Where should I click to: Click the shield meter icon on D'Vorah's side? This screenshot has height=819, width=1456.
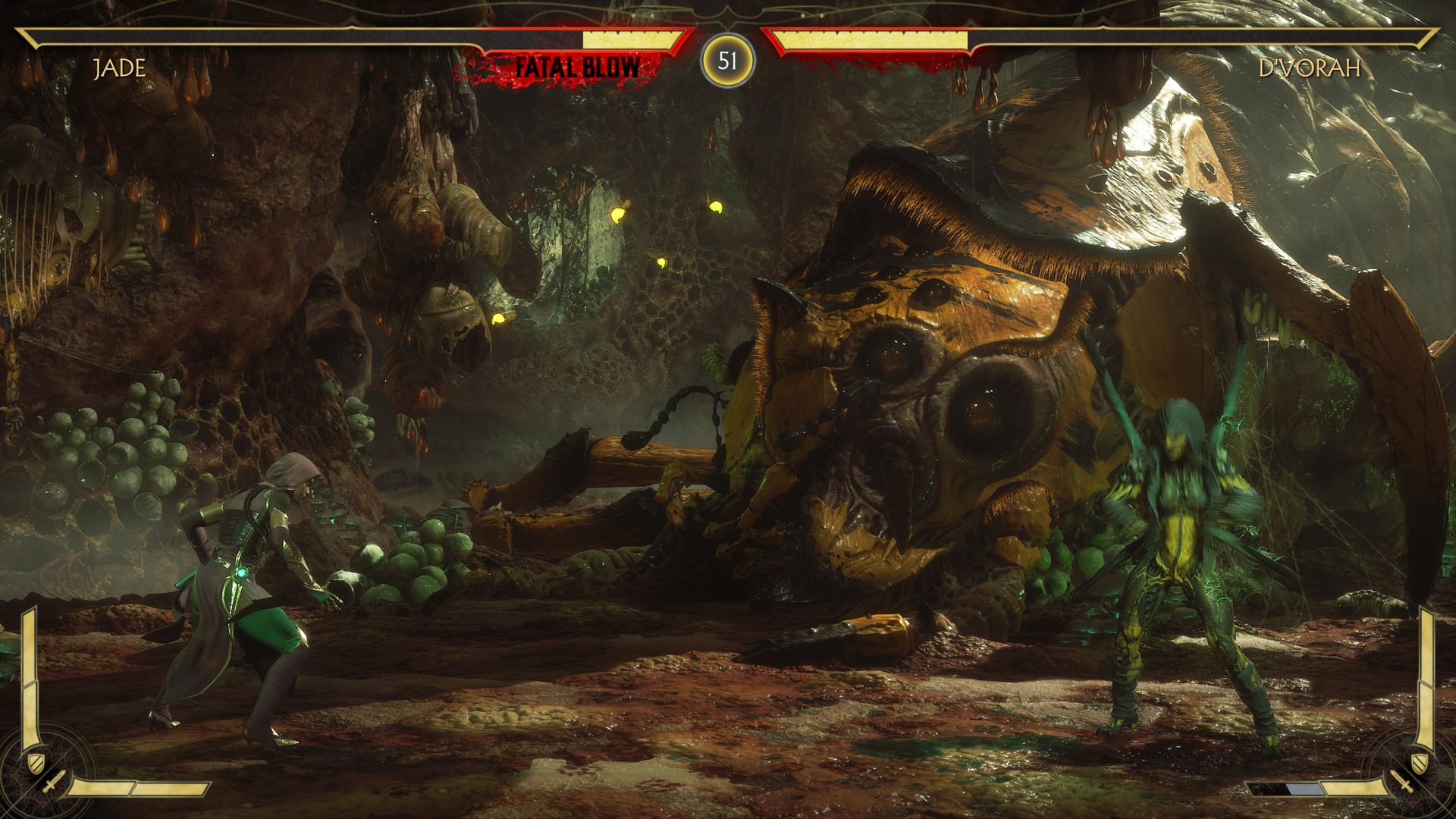pyautogui.click(x=1420, y=762)
